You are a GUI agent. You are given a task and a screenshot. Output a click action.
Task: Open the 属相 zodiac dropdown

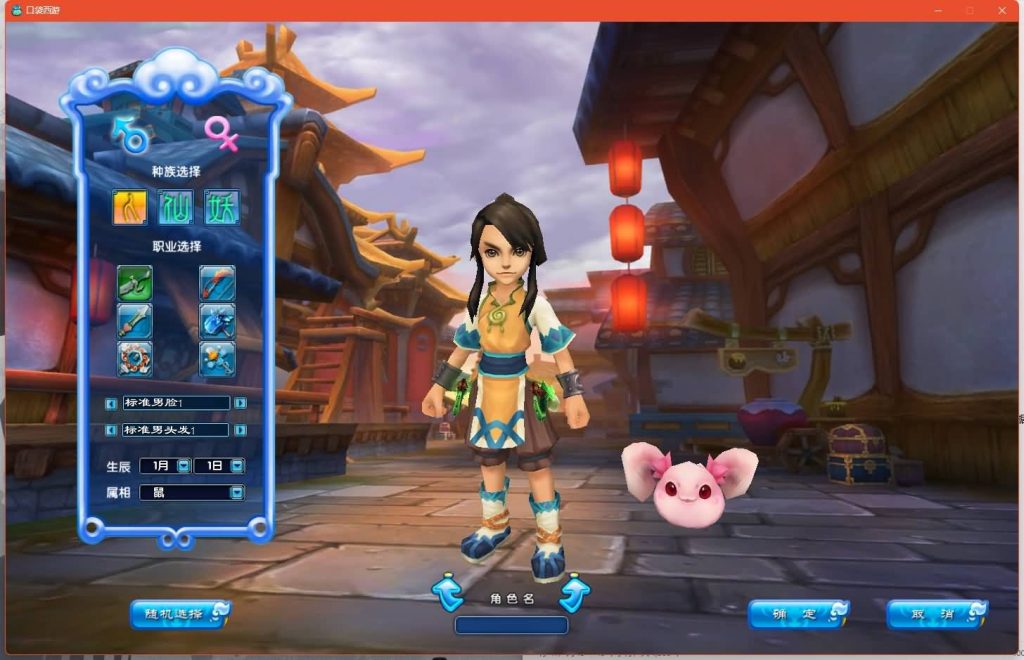(237, 492)
